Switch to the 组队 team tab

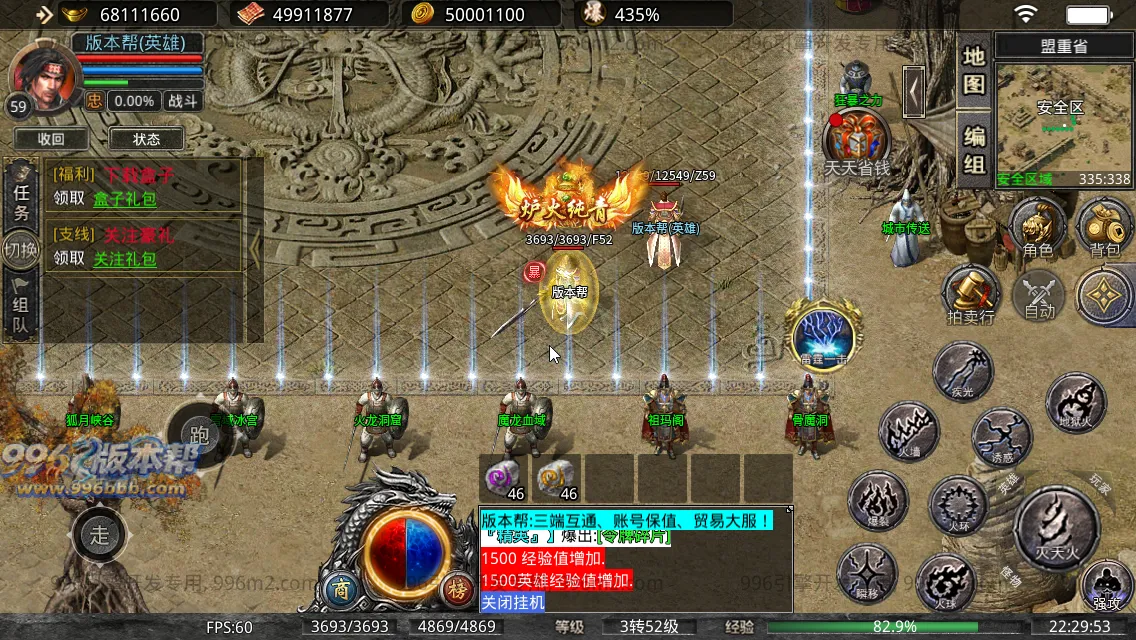click(x=22, y=307)
